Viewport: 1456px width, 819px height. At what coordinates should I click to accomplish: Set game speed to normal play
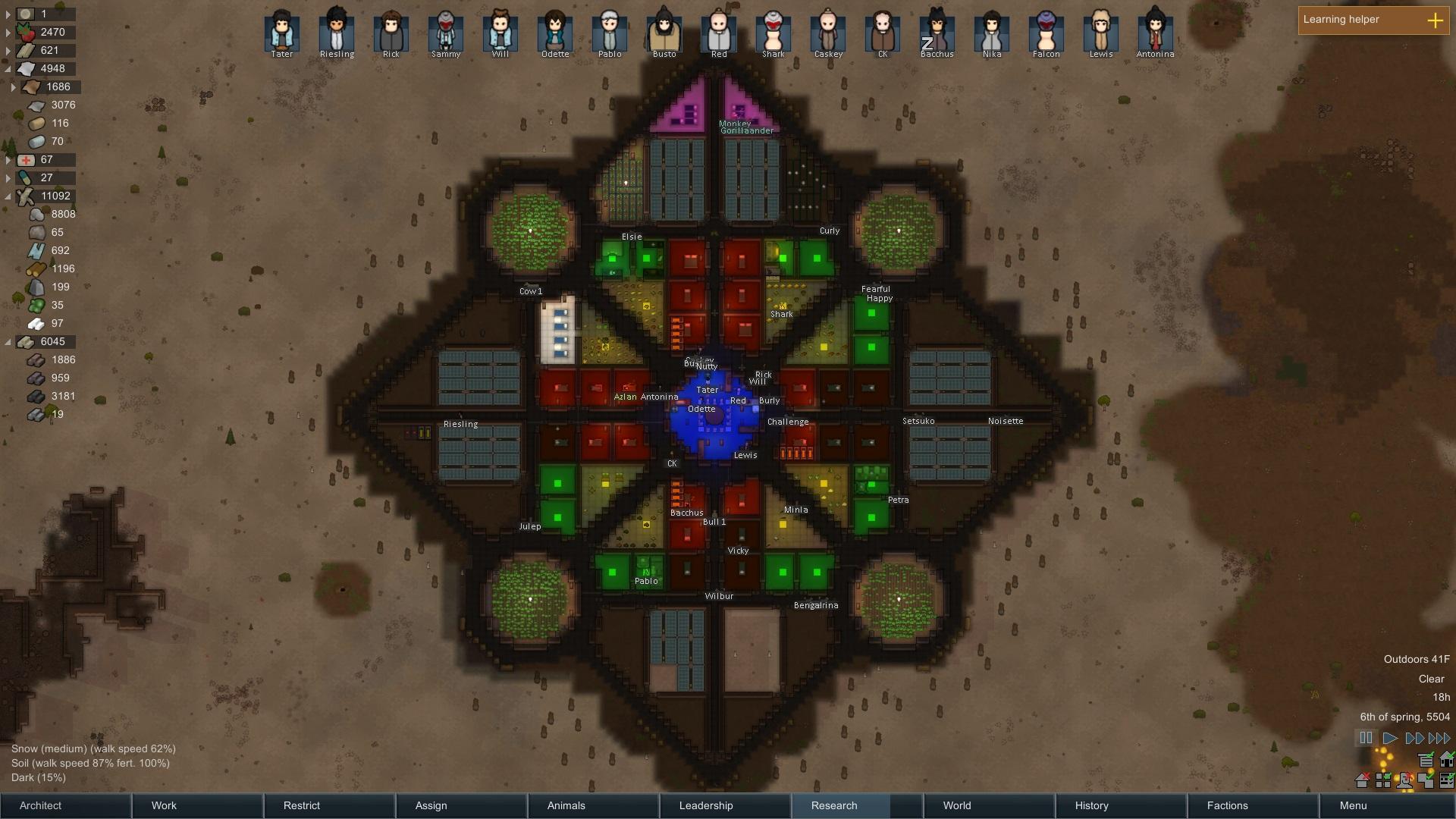pyautogui.click(x=1390, y=738)
